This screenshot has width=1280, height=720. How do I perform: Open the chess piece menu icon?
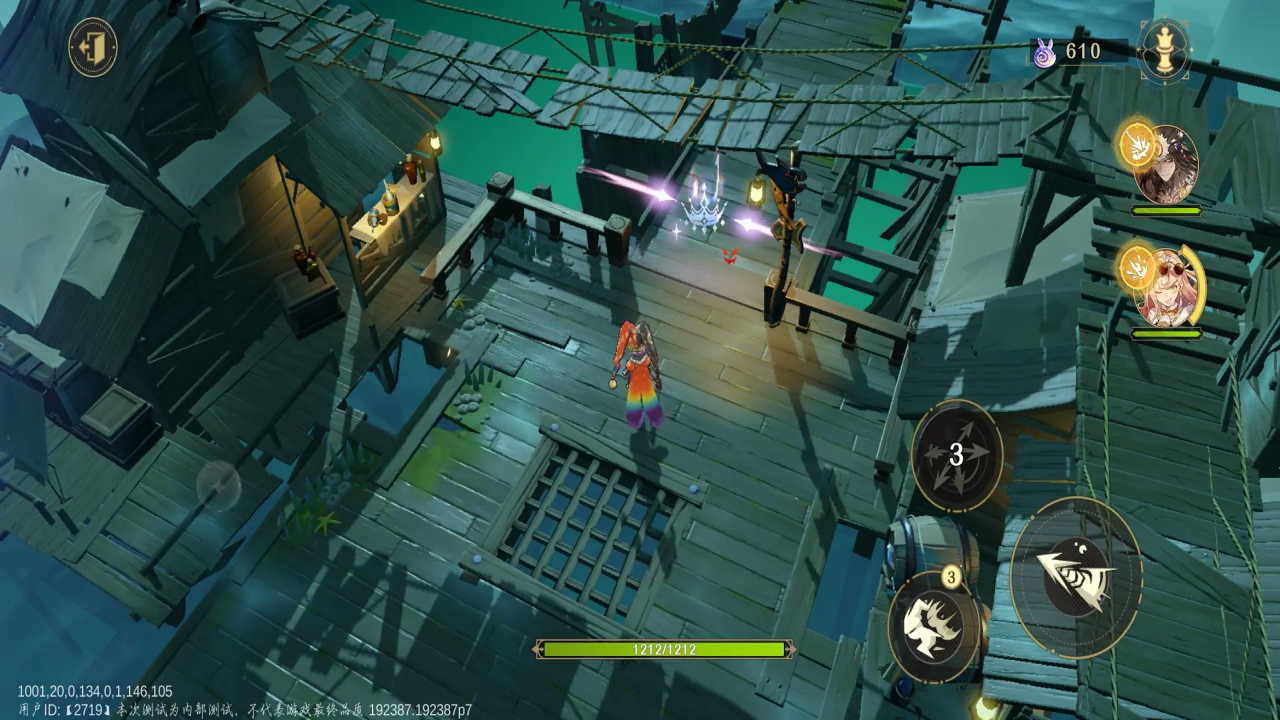(x=1164, y=48)
